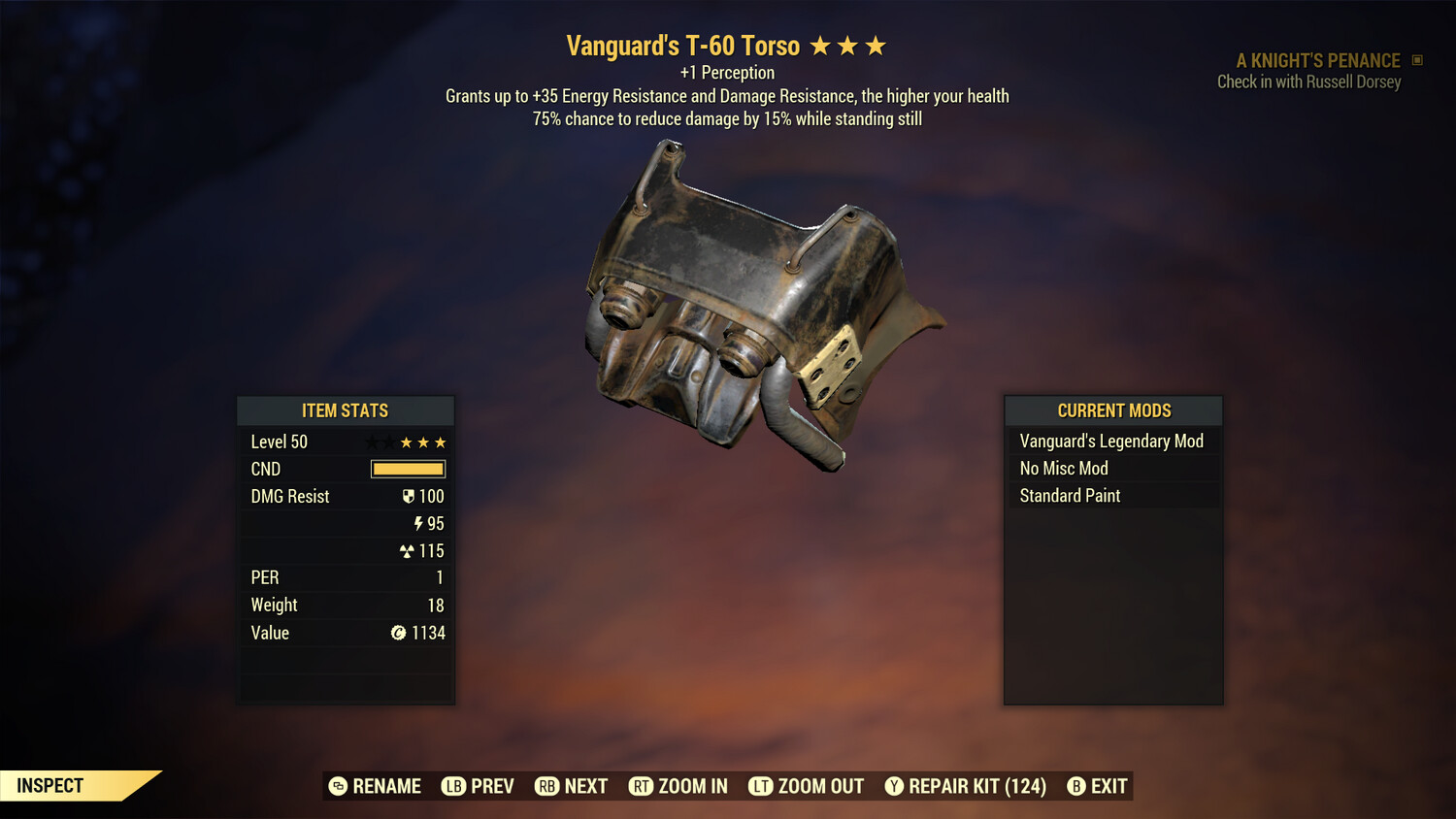Click the radiation resistance icon
The height and width of the screenshot is (819, 1456).
tap(418, 550)
